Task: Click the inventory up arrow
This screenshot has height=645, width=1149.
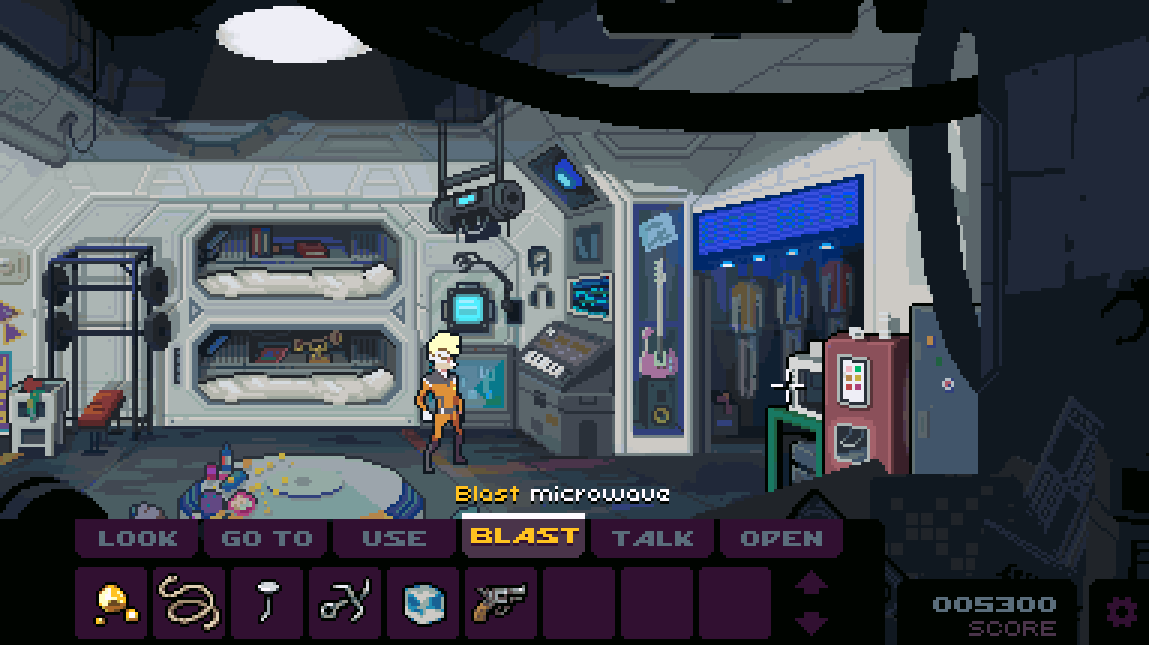Action: click(811, 583)
